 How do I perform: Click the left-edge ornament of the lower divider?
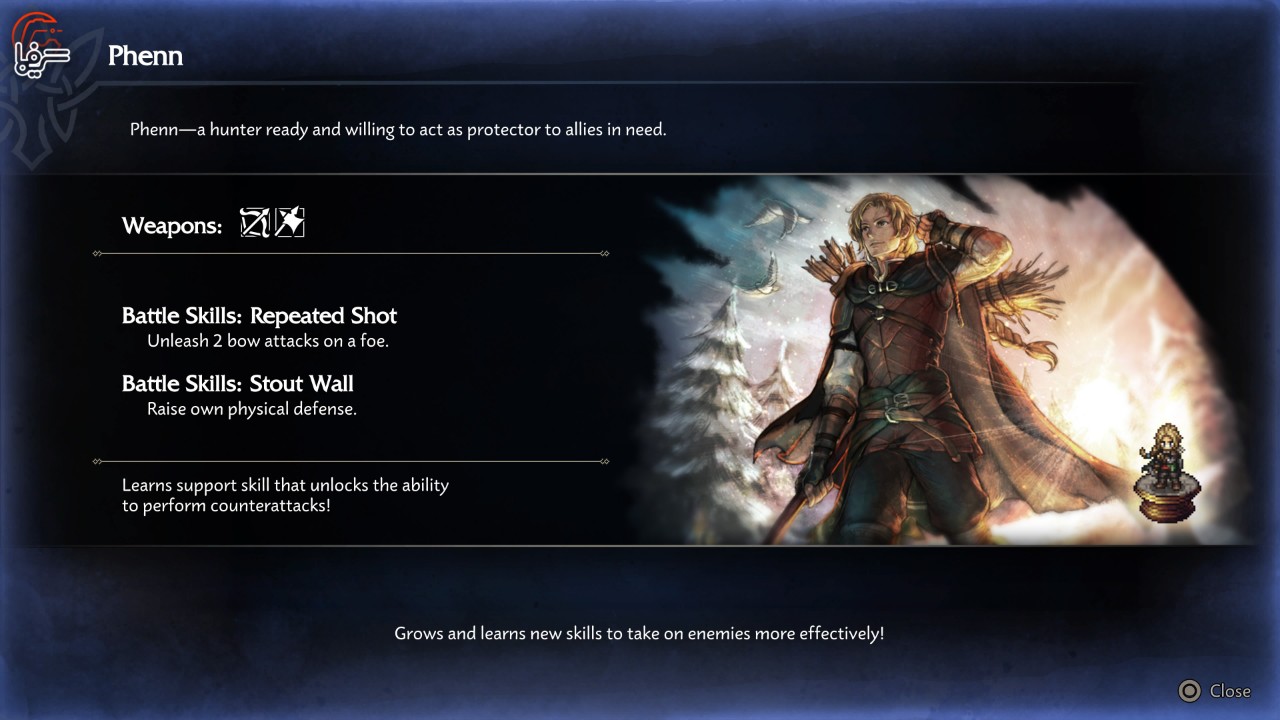96,461
